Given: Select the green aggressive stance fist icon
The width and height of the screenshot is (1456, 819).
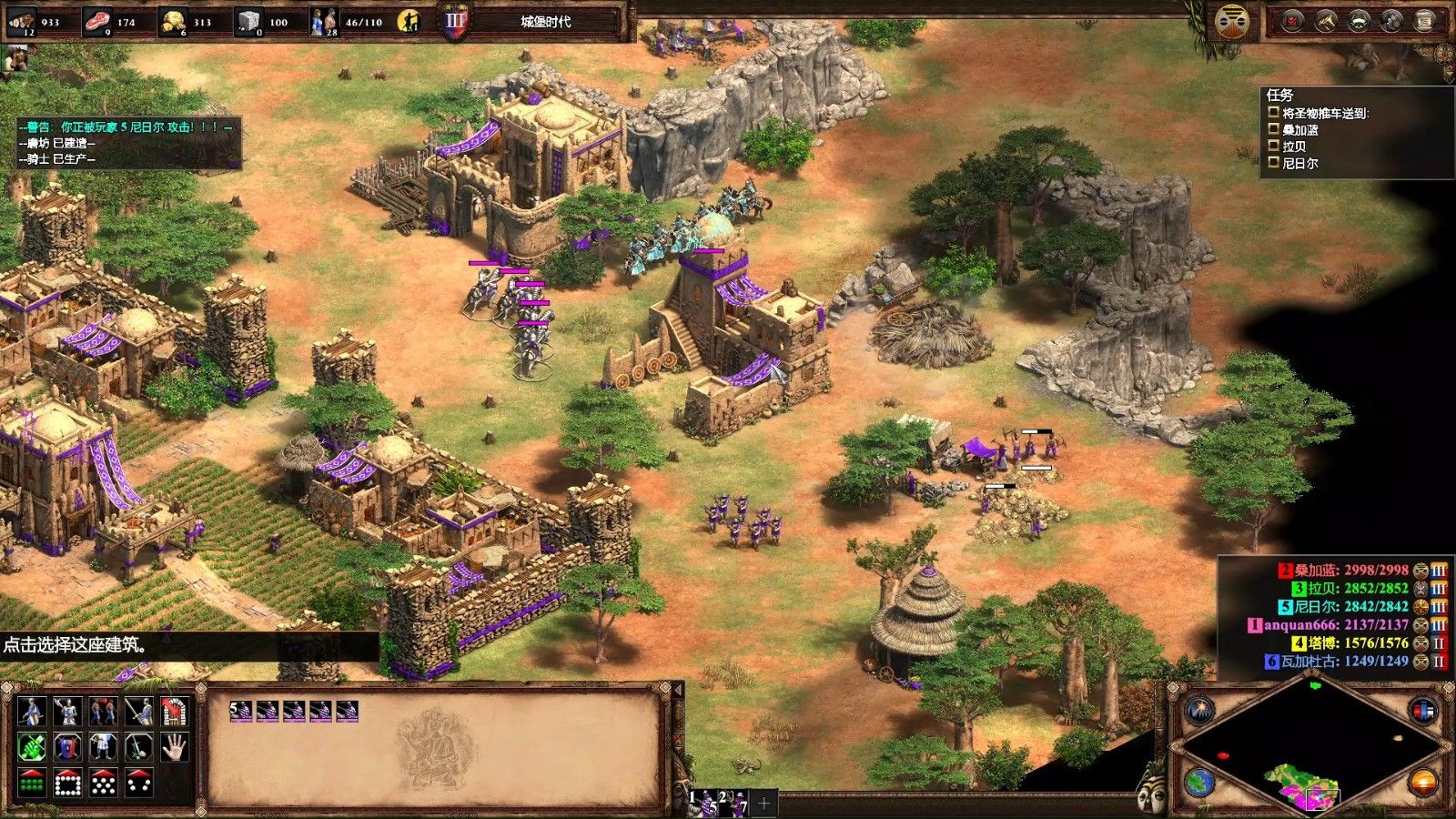Looking at the screenshot, I should click(x=32, y=747).
